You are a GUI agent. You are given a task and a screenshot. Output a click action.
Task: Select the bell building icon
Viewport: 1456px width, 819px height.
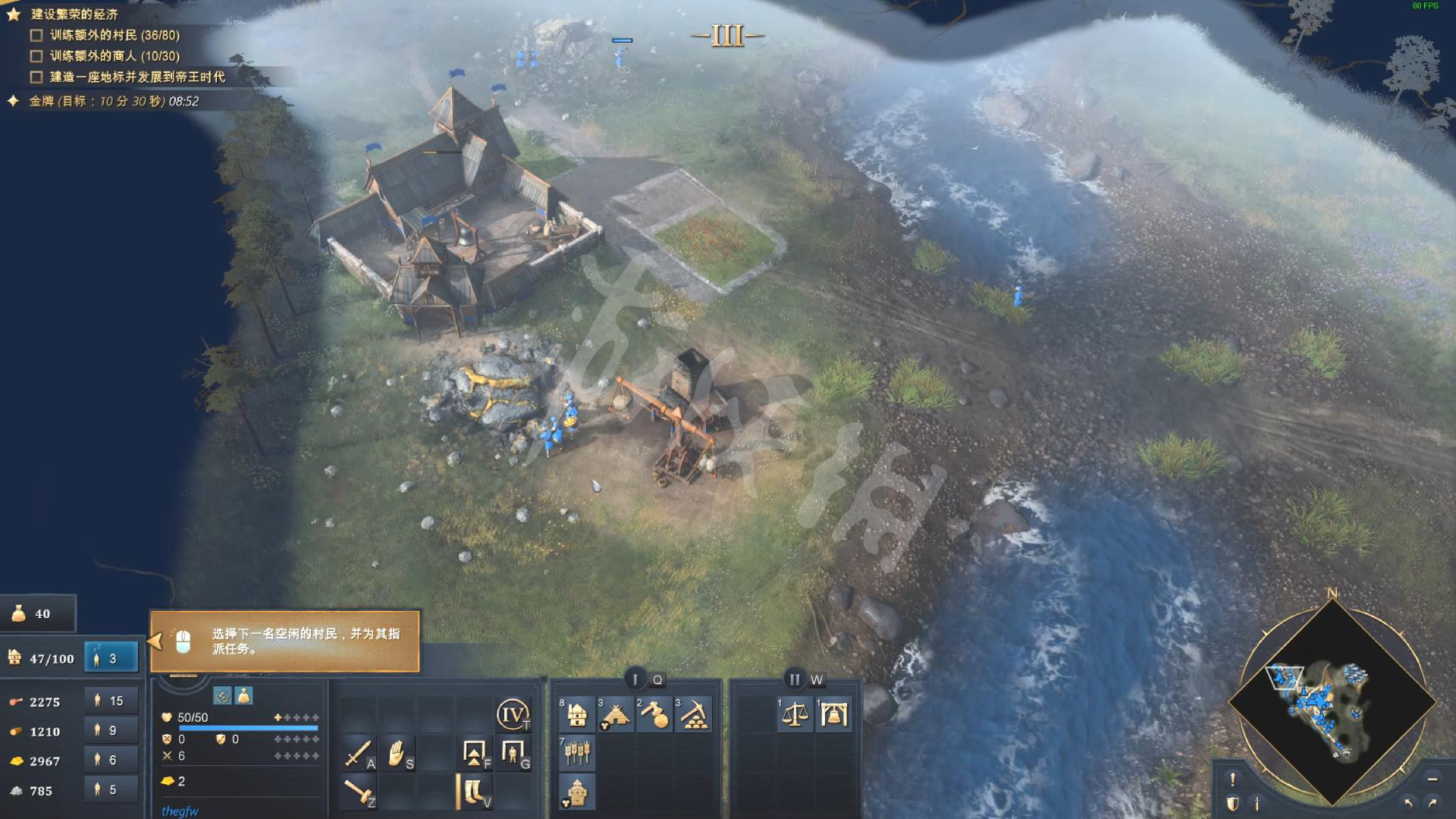[833, 714]
